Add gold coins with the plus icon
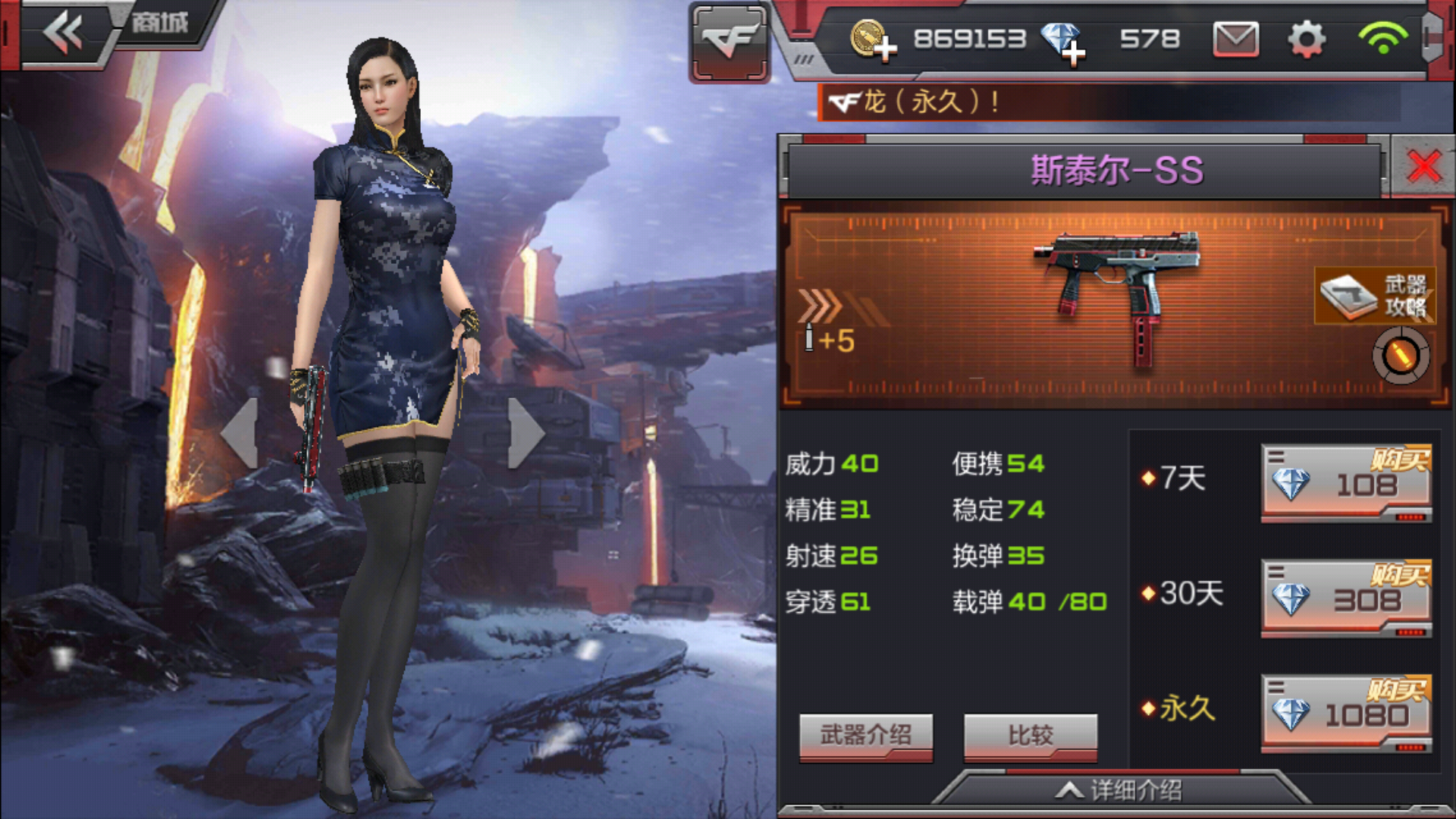 (x=873, y=40)
